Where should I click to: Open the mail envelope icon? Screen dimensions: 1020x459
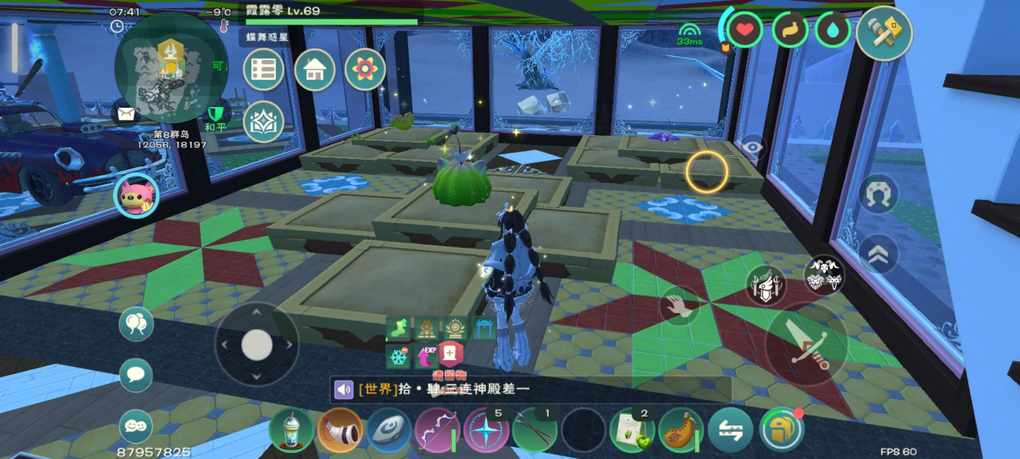pos(126,114)
